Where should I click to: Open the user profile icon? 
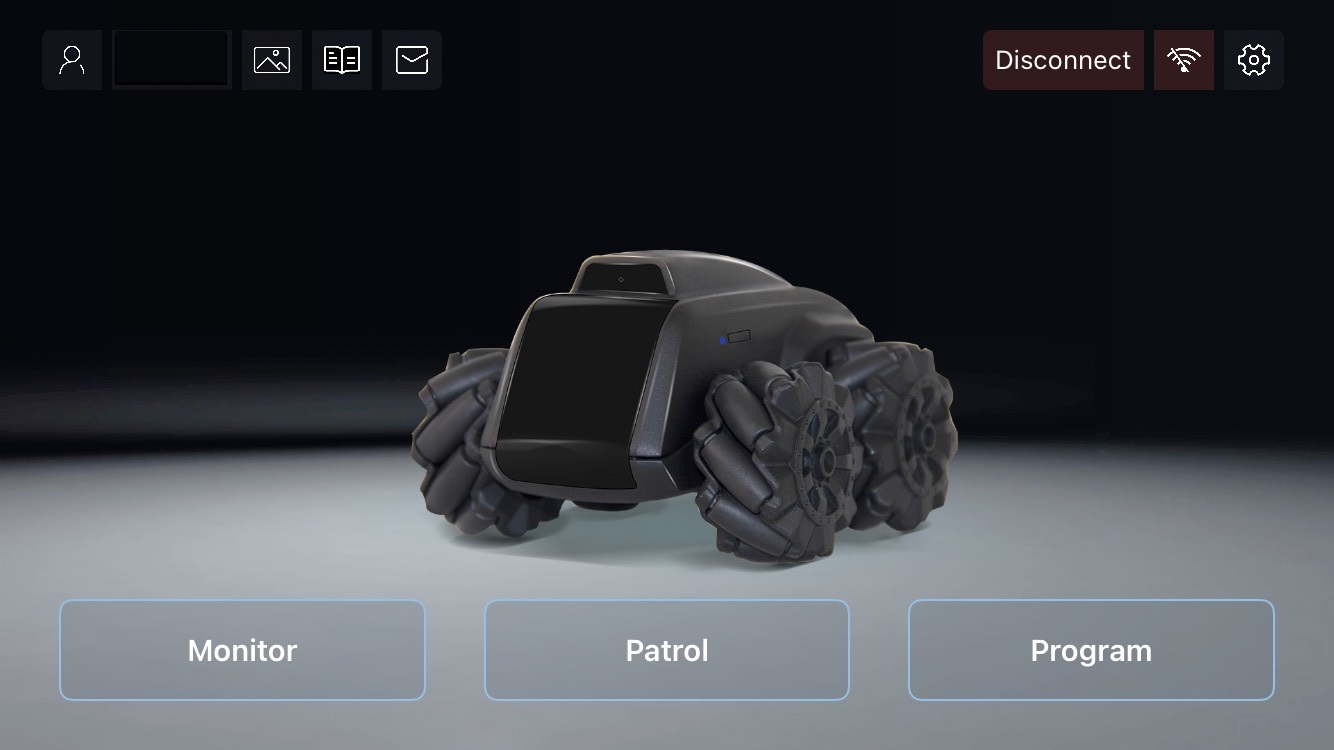point(72,60)
